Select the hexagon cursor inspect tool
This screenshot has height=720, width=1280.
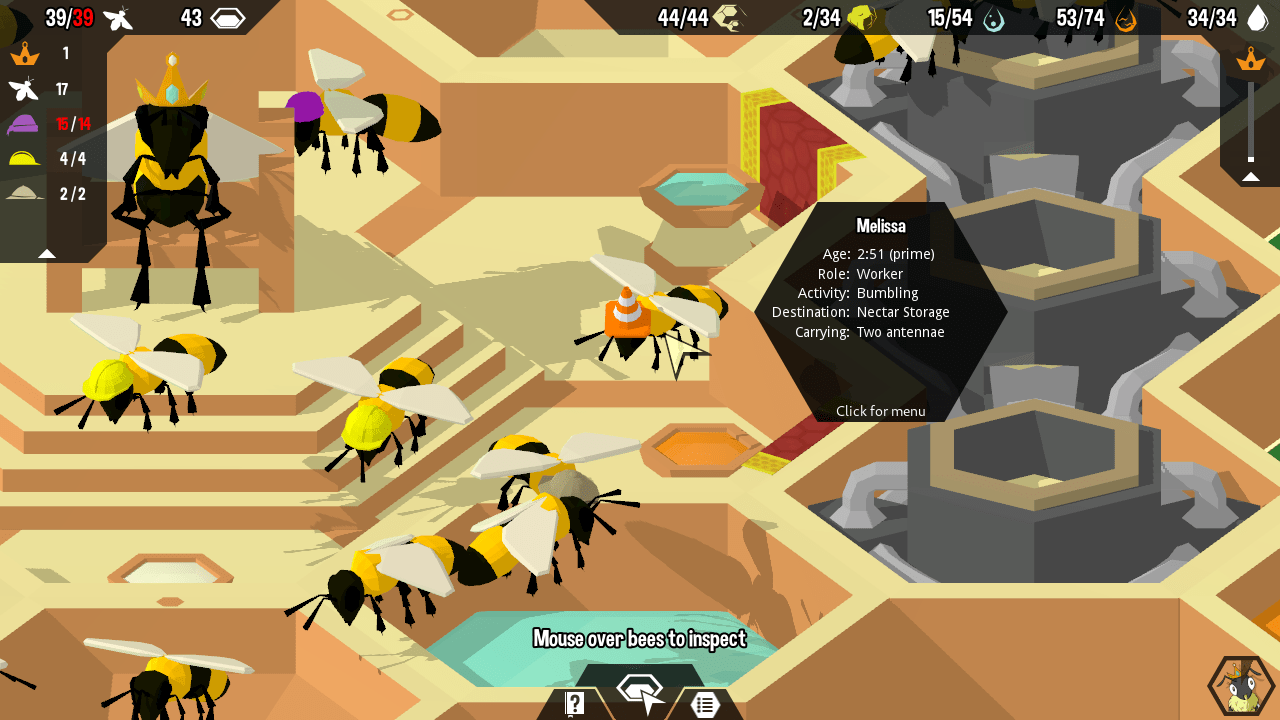(x=640, y=693)
